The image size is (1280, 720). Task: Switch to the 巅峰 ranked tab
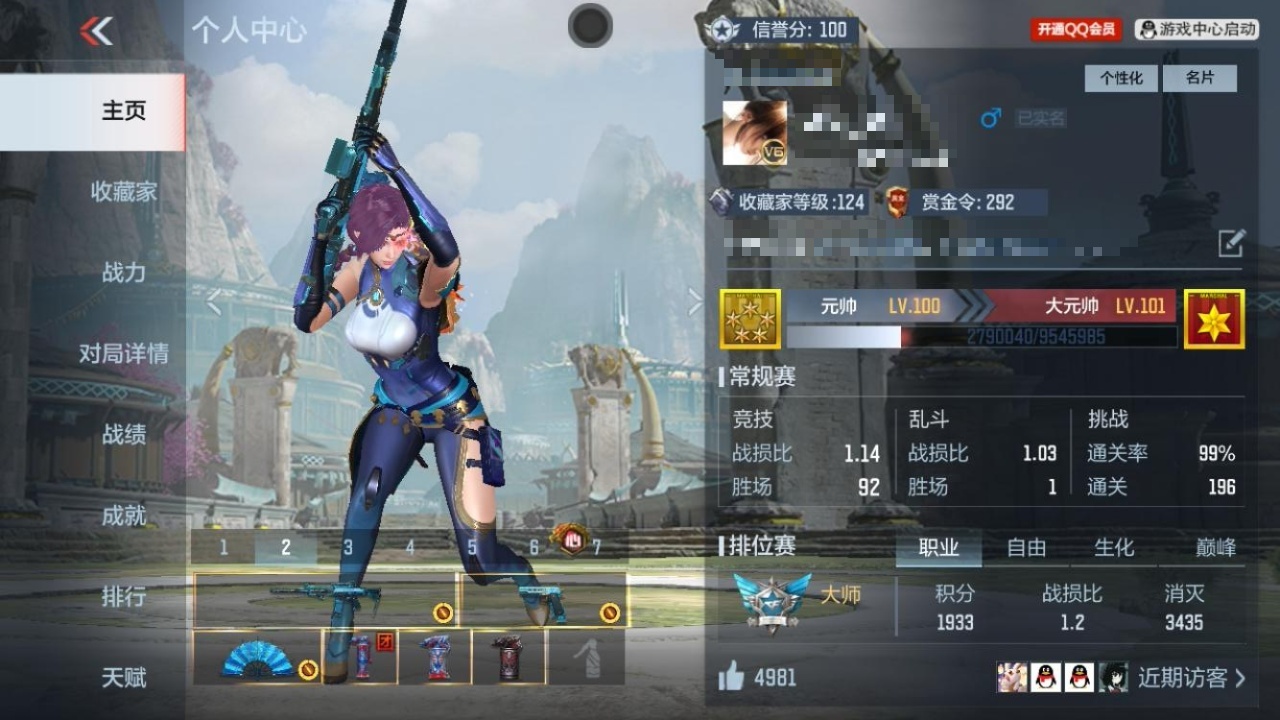point(1215,548)
